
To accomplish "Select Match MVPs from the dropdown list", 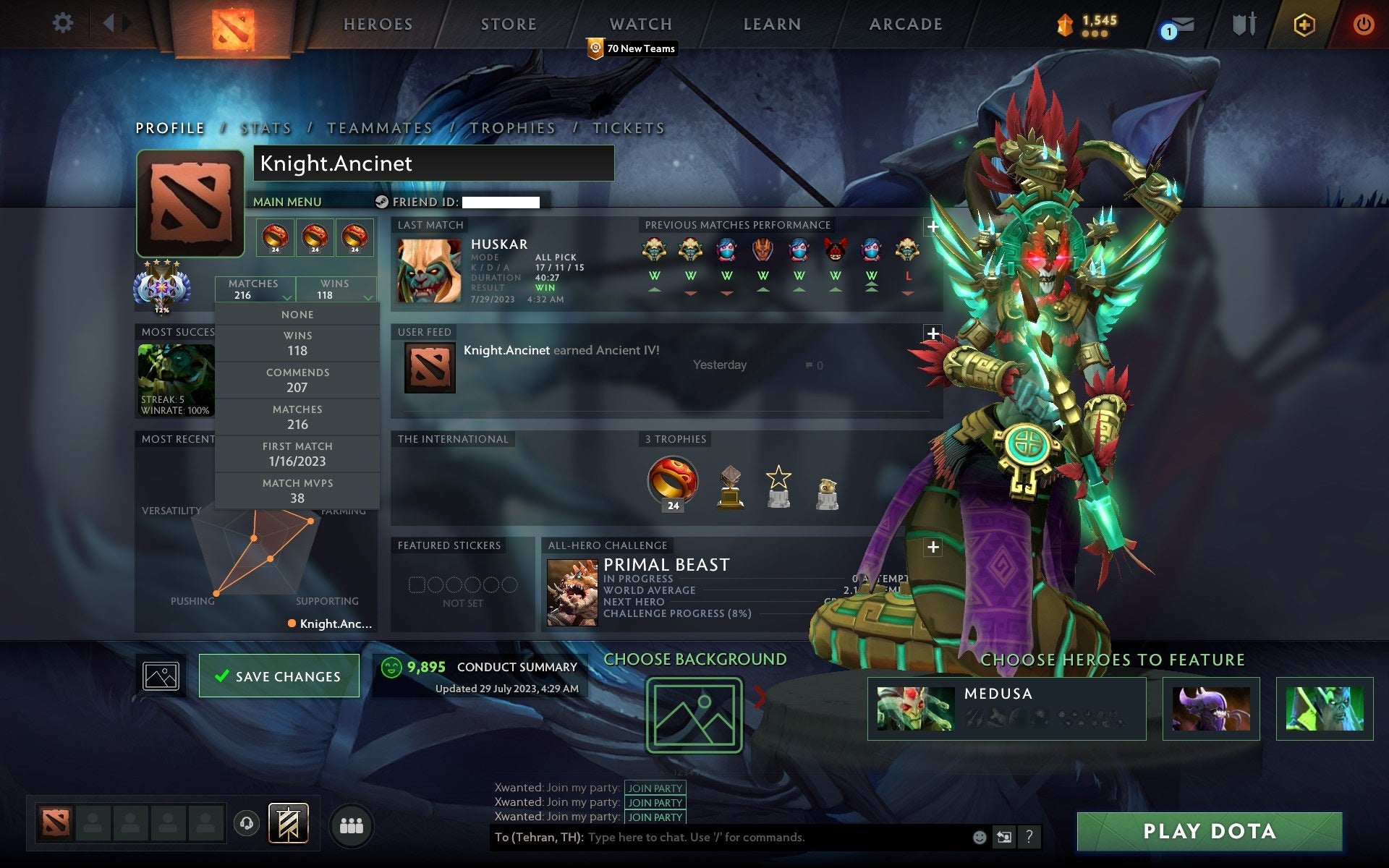I will click(298, 490).
